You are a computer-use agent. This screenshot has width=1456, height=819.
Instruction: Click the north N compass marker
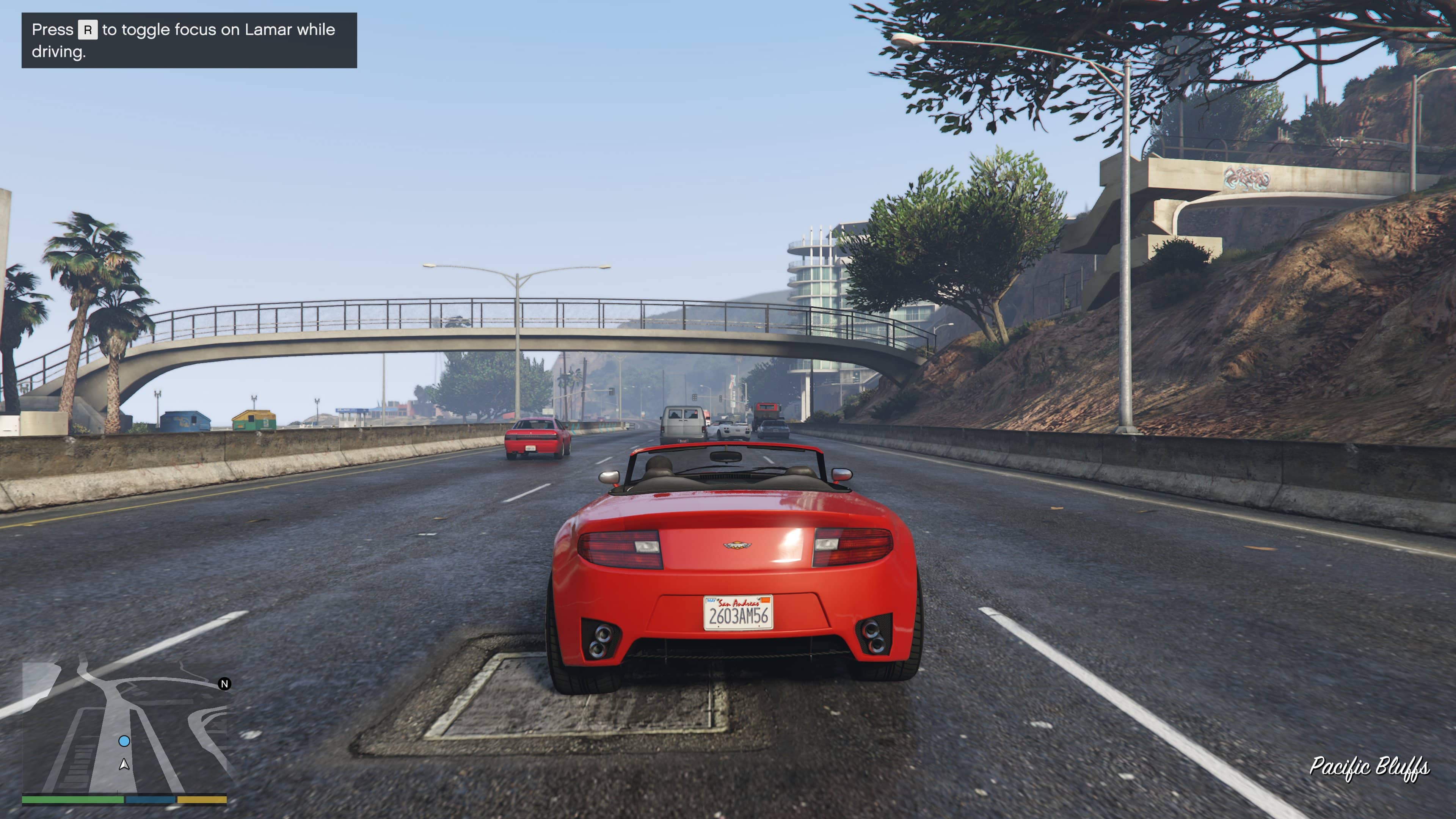(224, 684)
